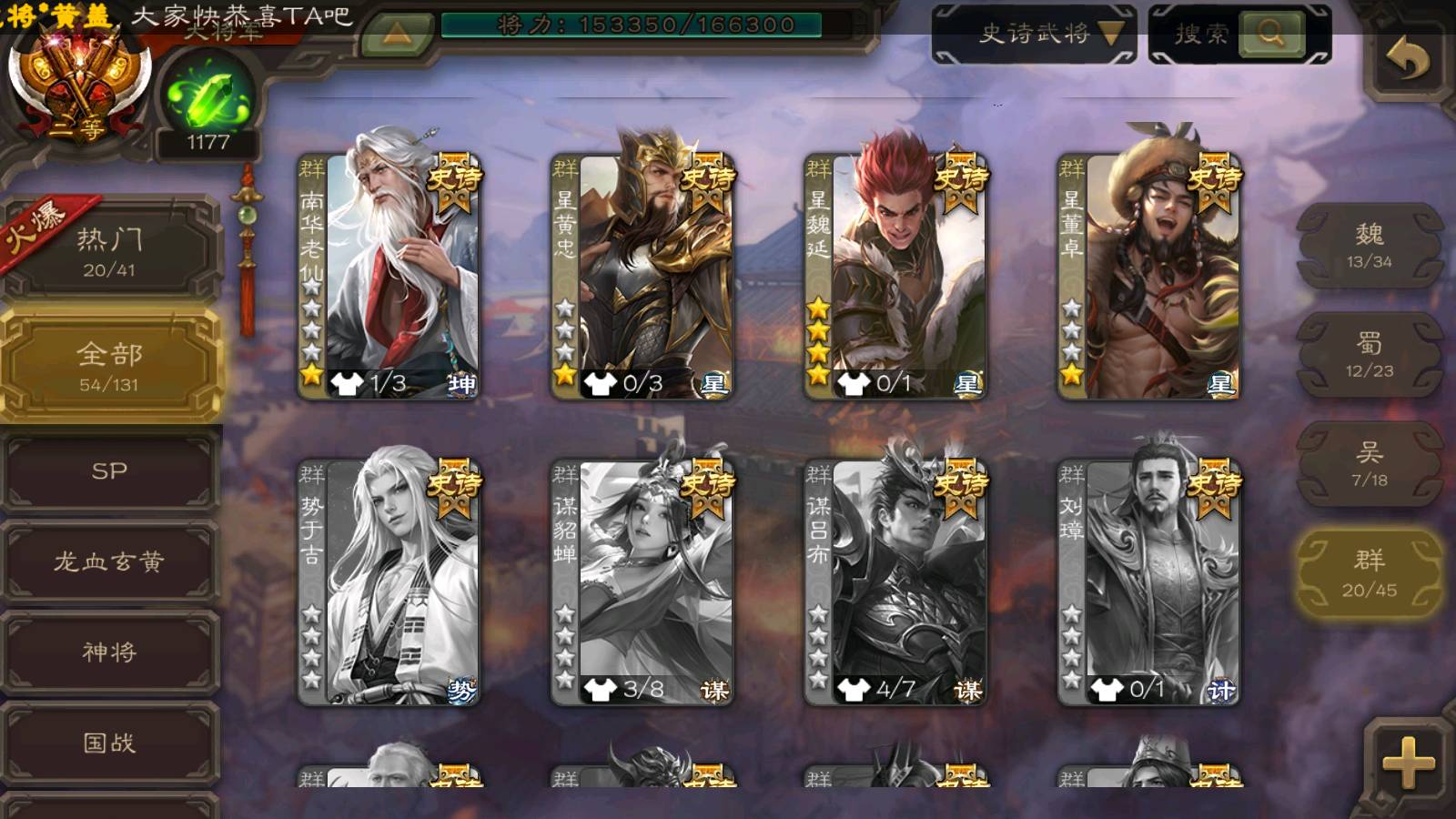Filter generals by 魏 faction
Image resolution: width=1456 pixels, height=819 pixels.
point(1369,246)
